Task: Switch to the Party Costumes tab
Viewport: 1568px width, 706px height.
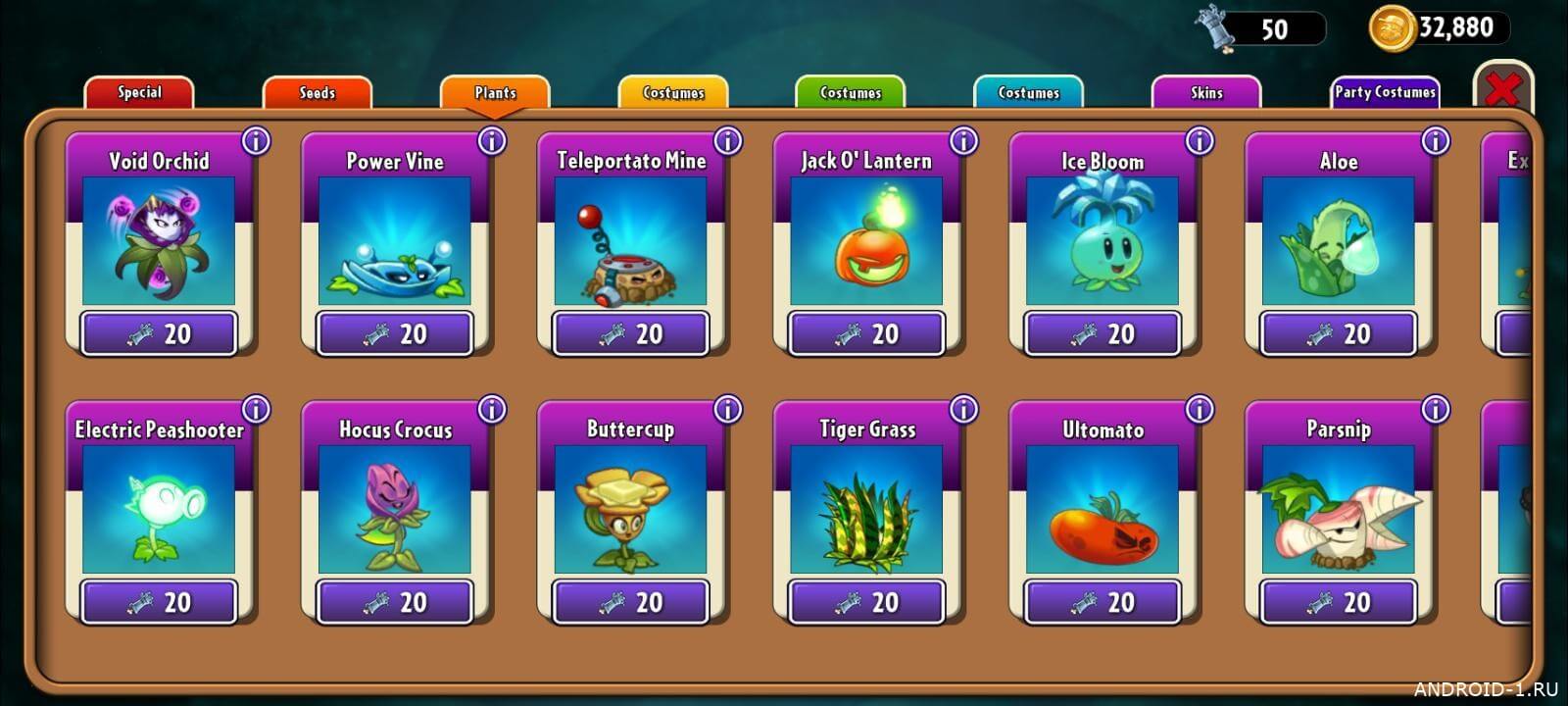Action: (1384, 92)
